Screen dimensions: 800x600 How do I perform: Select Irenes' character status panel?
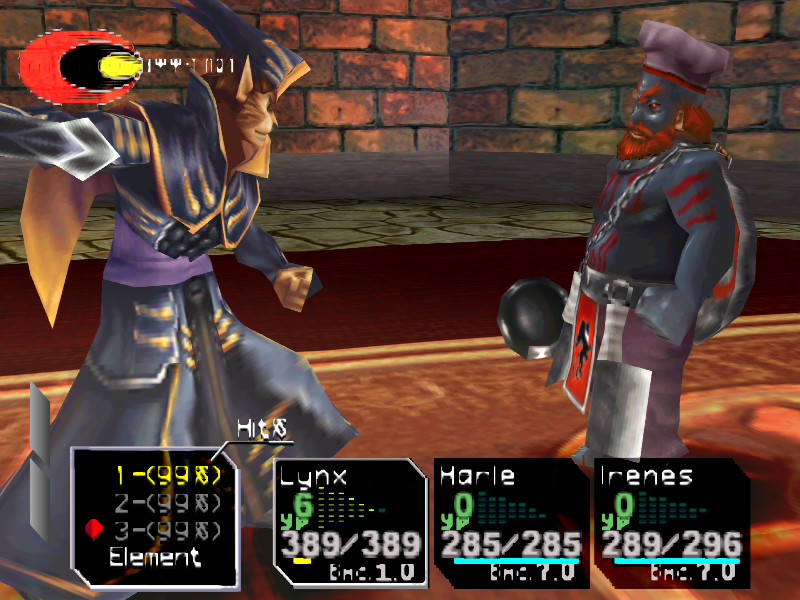pos(670,522)
